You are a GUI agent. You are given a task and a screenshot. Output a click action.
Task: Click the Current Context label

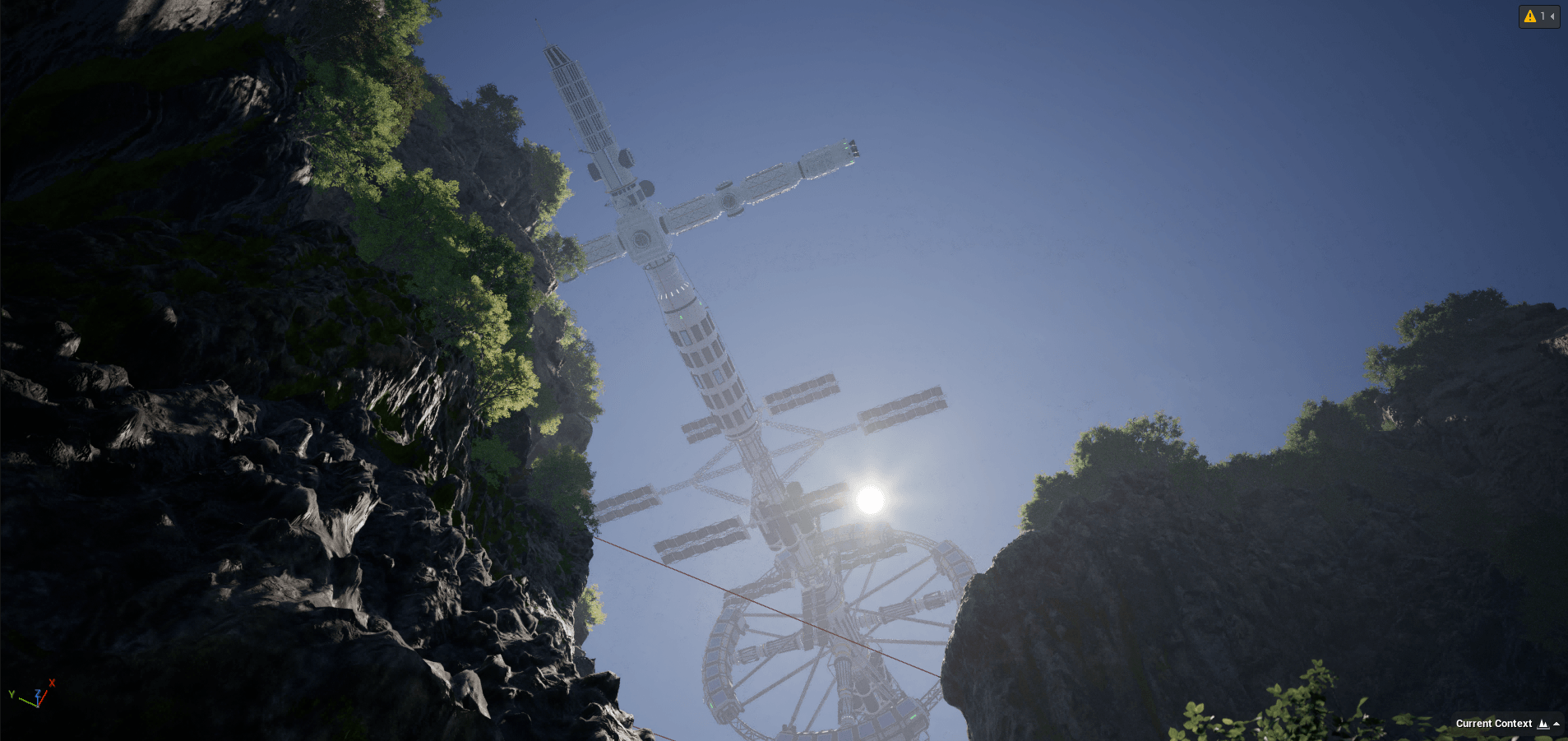click(1495, 724)
